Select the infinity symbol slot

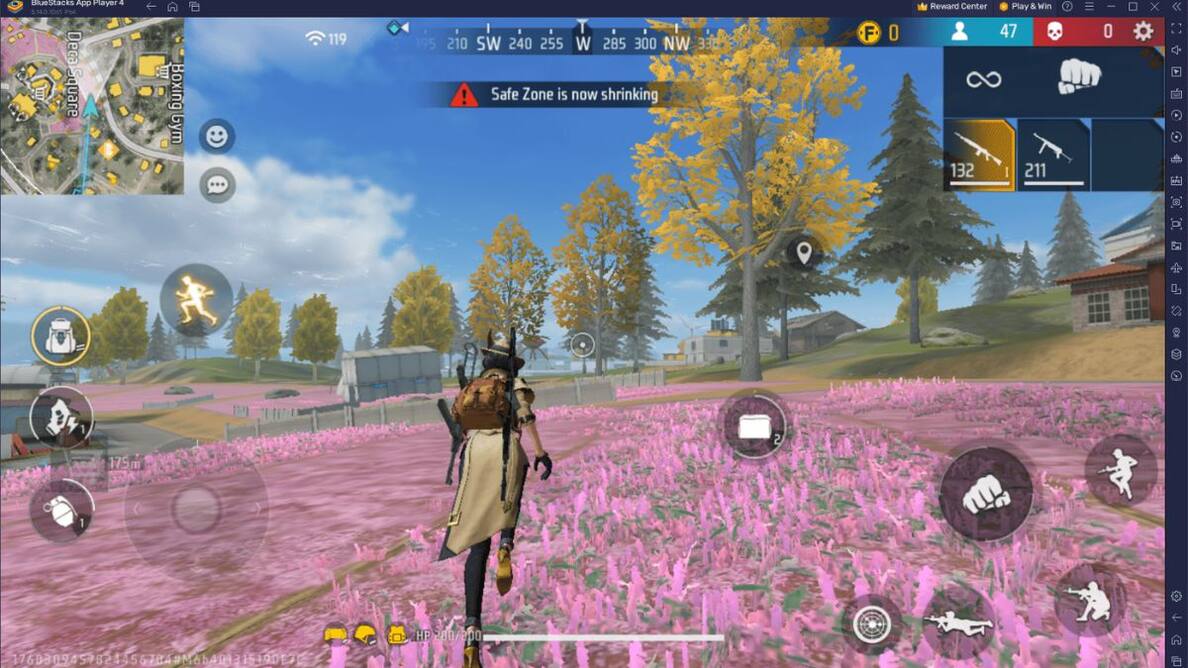(984, 78)
